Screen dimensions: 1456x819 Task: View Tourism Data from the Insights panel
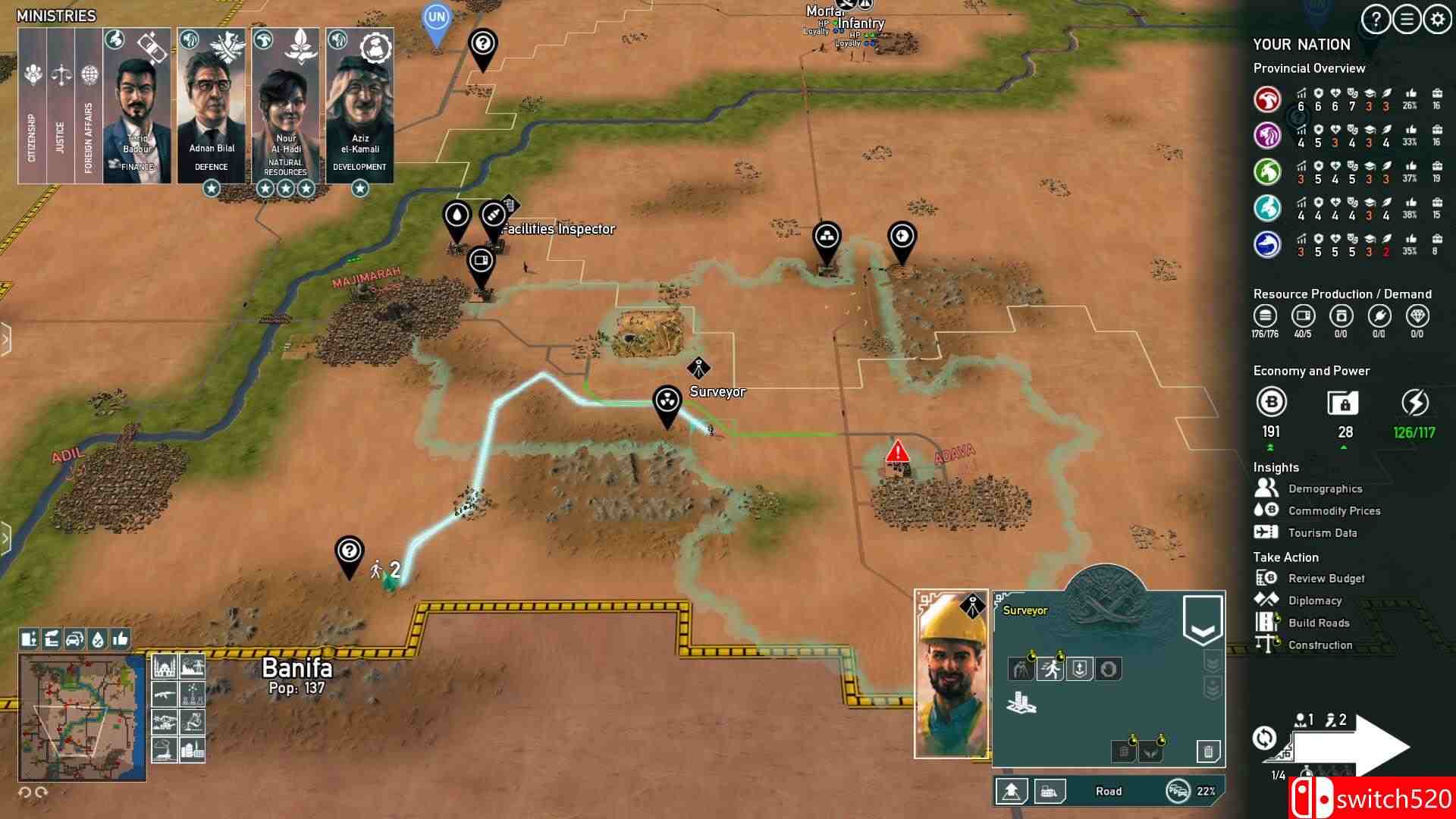tap(1324, 533)
